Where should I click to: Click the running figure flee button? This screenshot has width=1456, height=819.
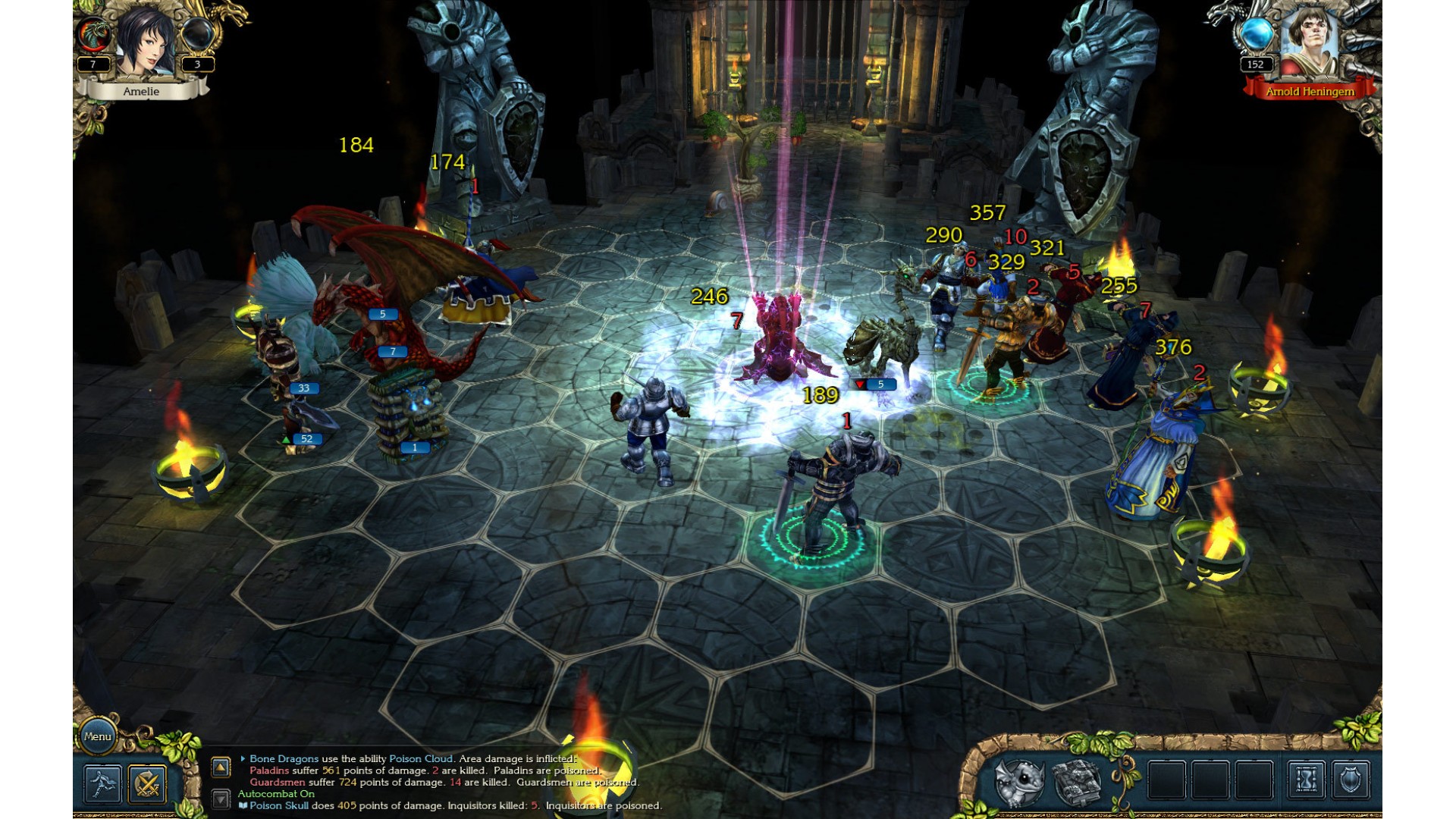(x=102, y=783)
